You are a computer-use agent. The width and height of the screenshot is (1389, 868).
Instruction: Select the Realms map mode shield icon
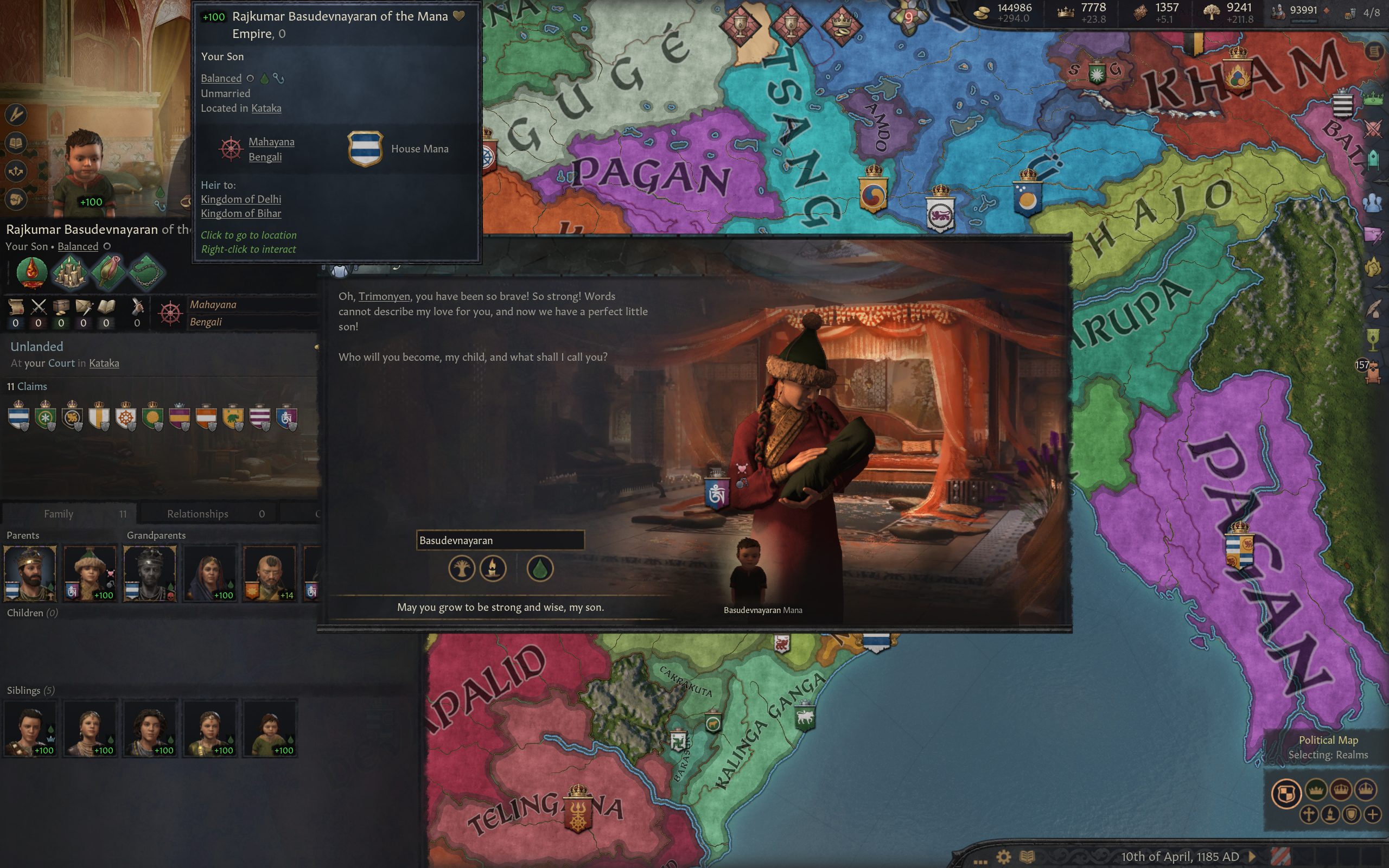pos(1288,793)
